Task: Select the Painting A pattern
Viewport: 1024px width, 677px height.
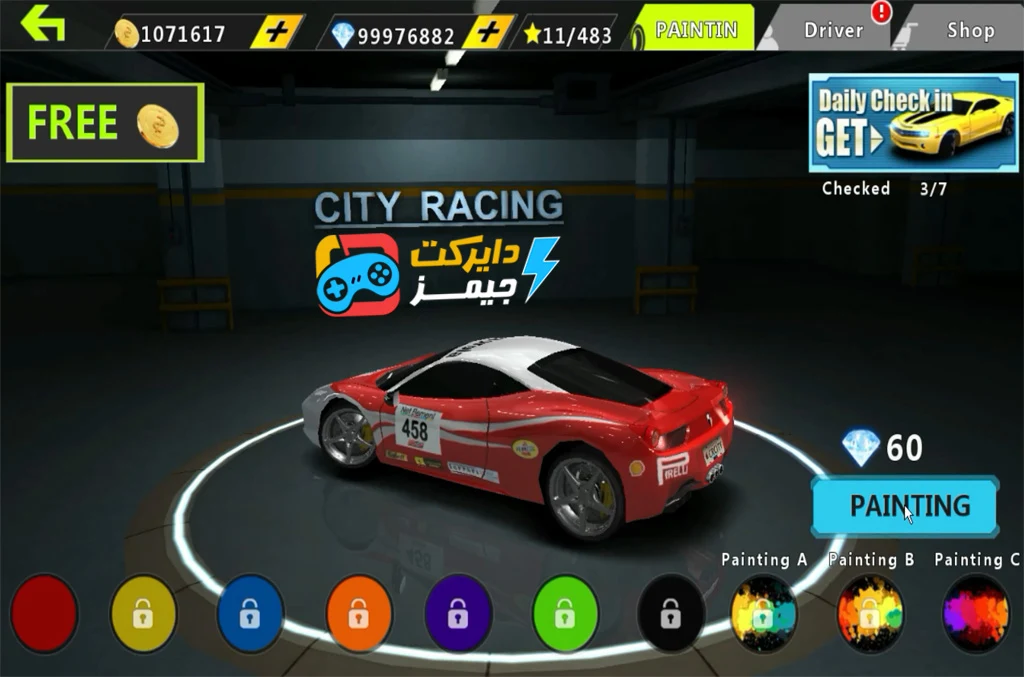Action: tap(763, 613)
